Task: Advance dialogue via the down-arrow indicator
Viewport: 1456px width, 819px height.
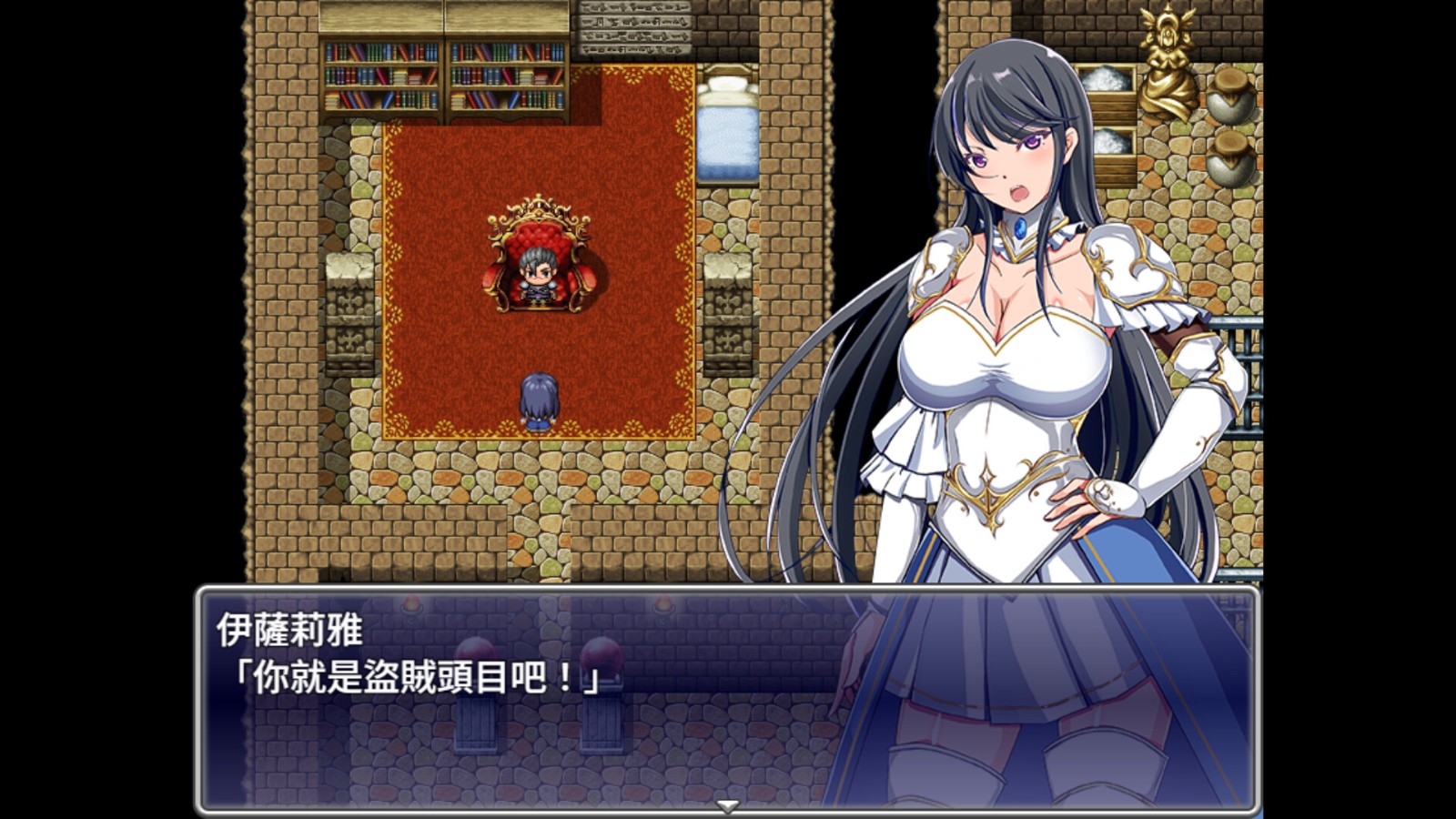Action: pyautogui.click(x=727, y=805)
